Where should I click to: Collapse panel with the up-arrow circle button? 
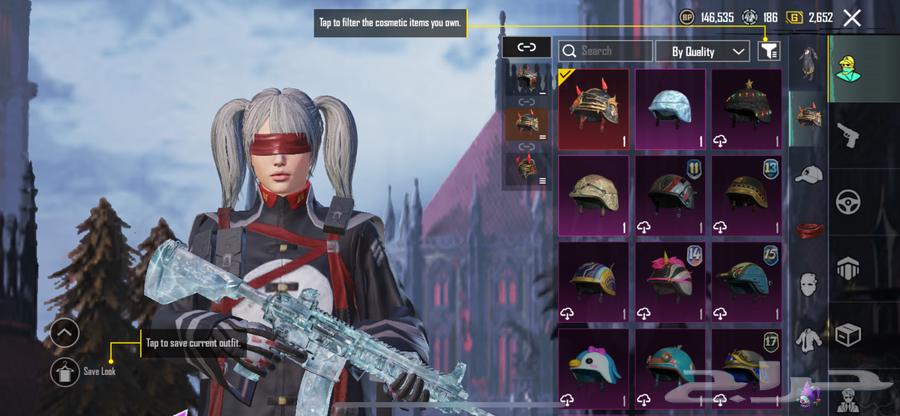pos(65,333)
